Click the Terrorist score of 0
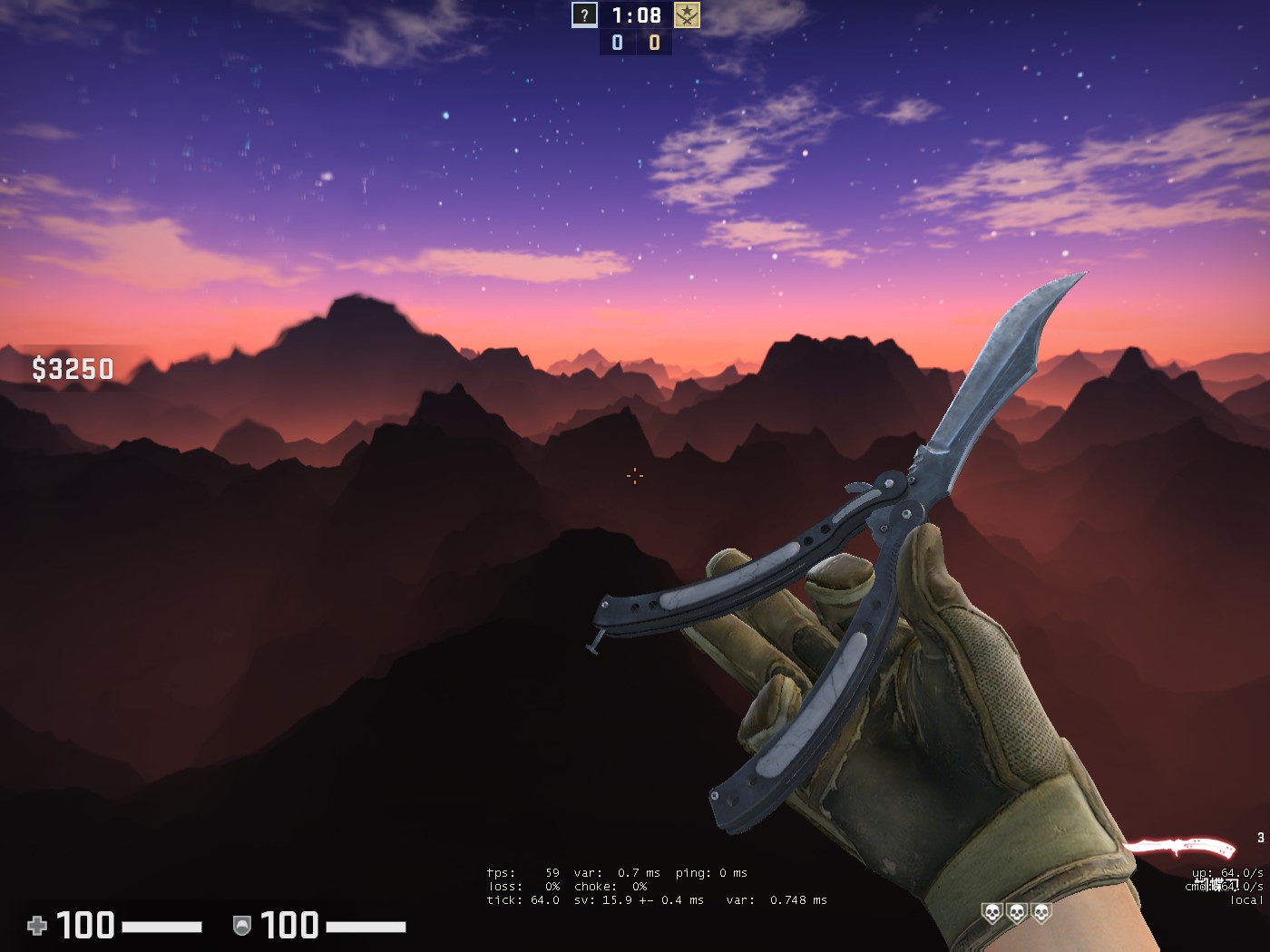The height and width of the screenshot is (952, 1270). click(x=652, y=41)
